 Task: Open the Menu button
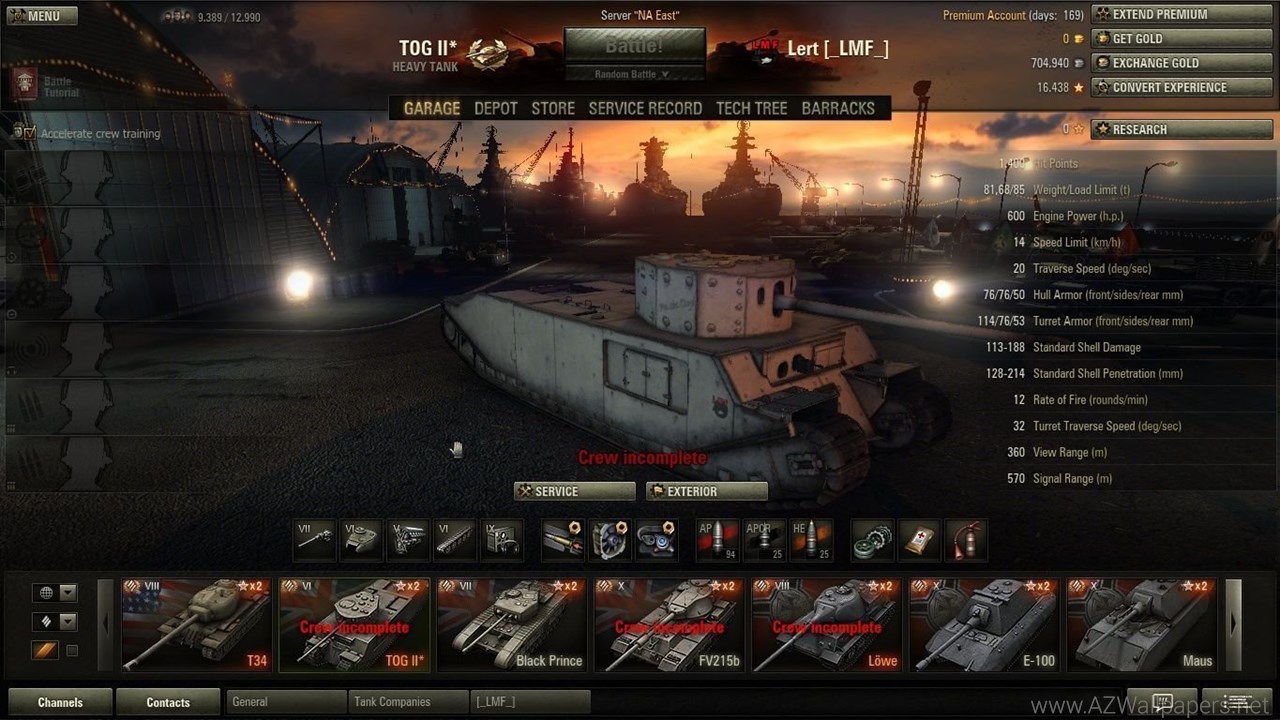tap(40, 16)
